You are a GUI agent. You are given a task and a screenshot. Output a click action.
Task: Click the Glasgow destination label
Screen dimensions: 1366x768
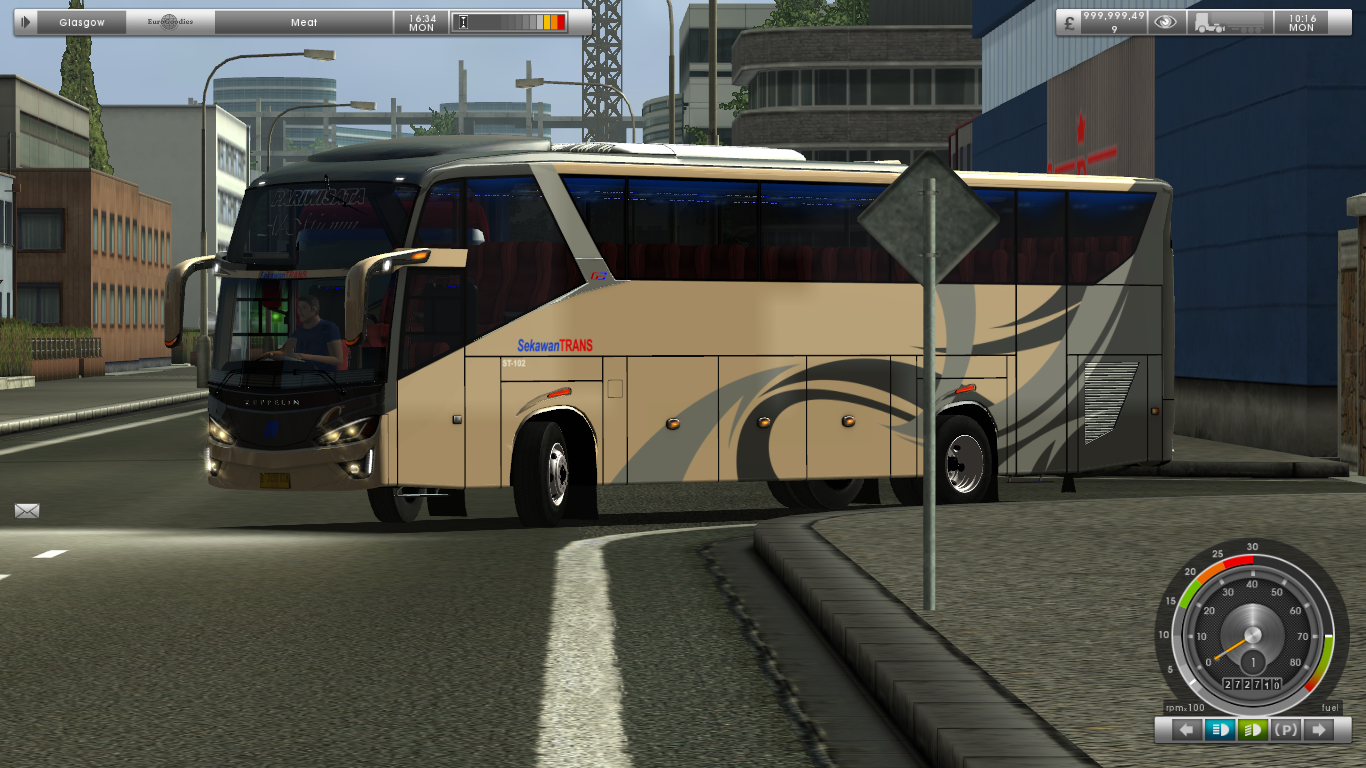[x=84, y=21]
